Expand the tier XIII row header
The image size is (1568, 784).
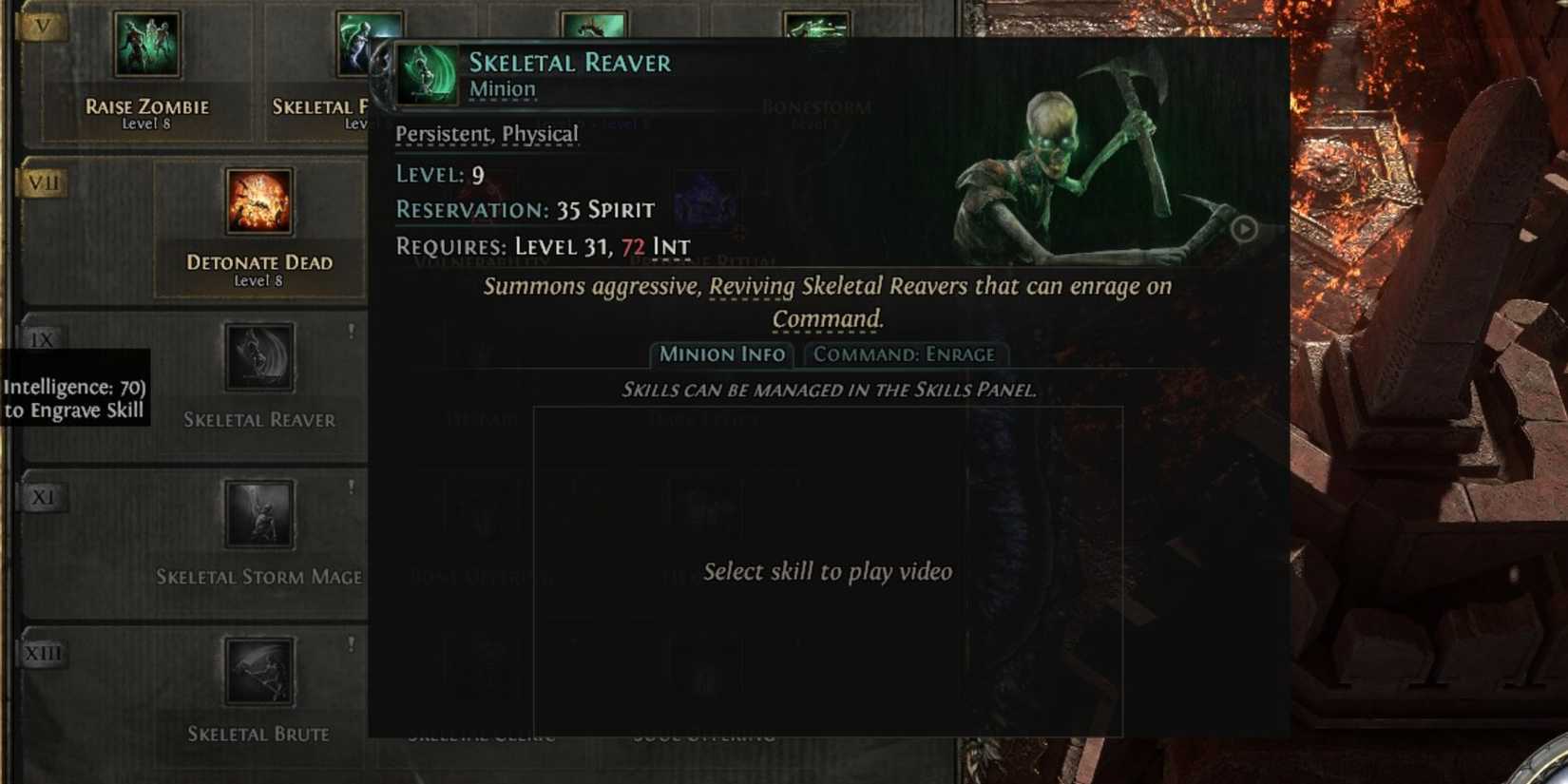[x=43, y=652]
